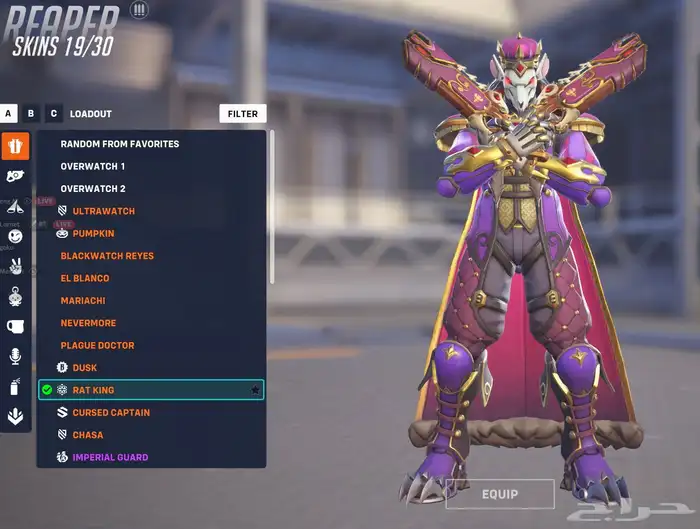Equip the selected Rat King skin
Viewport: 700px width, 529px height.
[499, 494]
